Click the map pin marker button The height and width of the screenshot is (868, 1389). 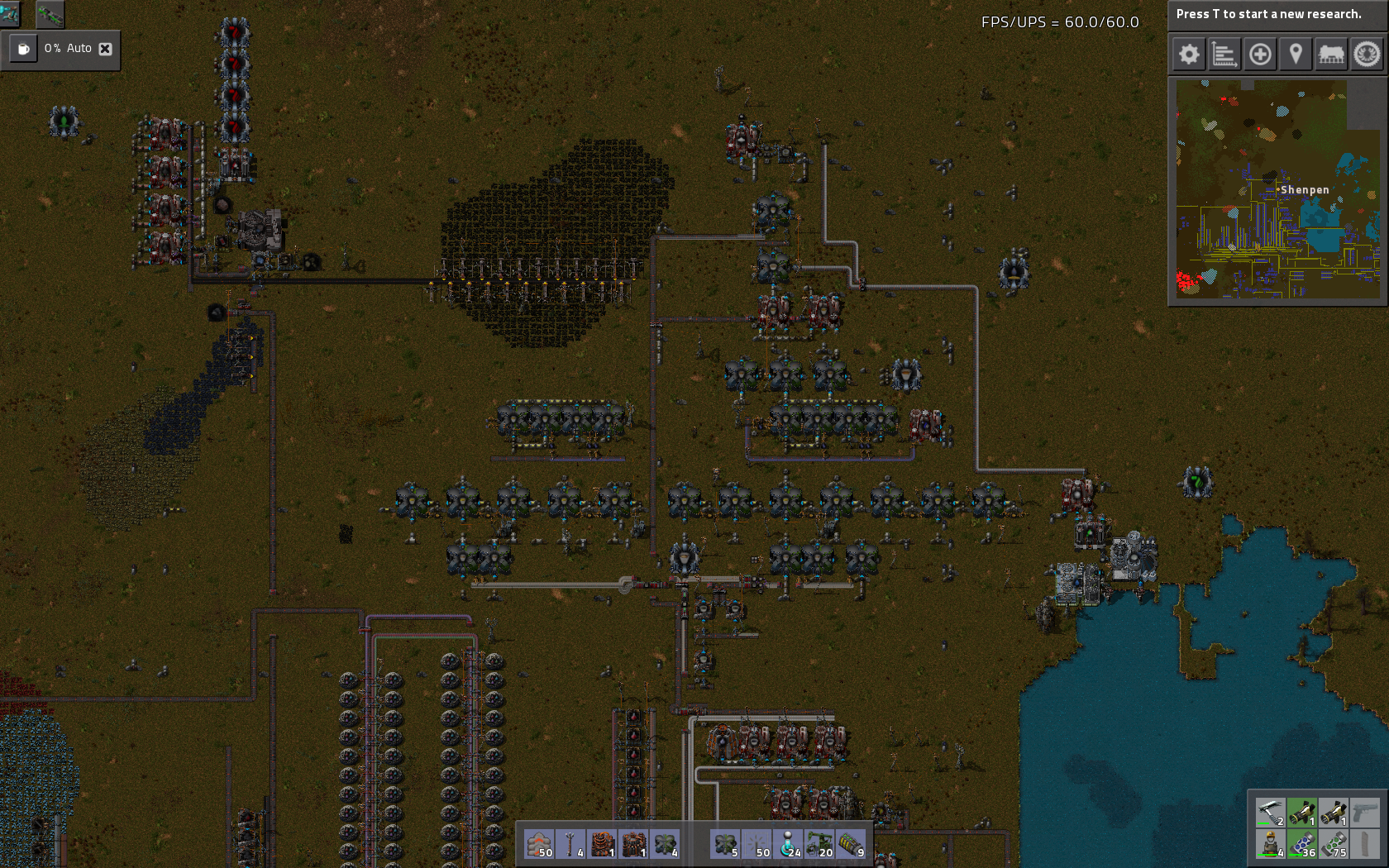pos(1296,55)
